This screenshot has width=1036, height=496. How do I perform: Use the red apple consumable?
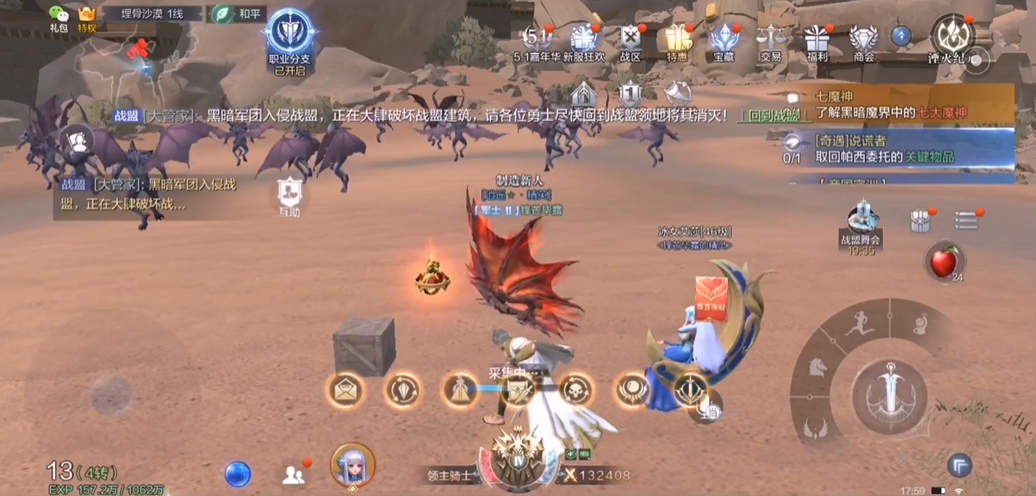(x=941, y=261)
